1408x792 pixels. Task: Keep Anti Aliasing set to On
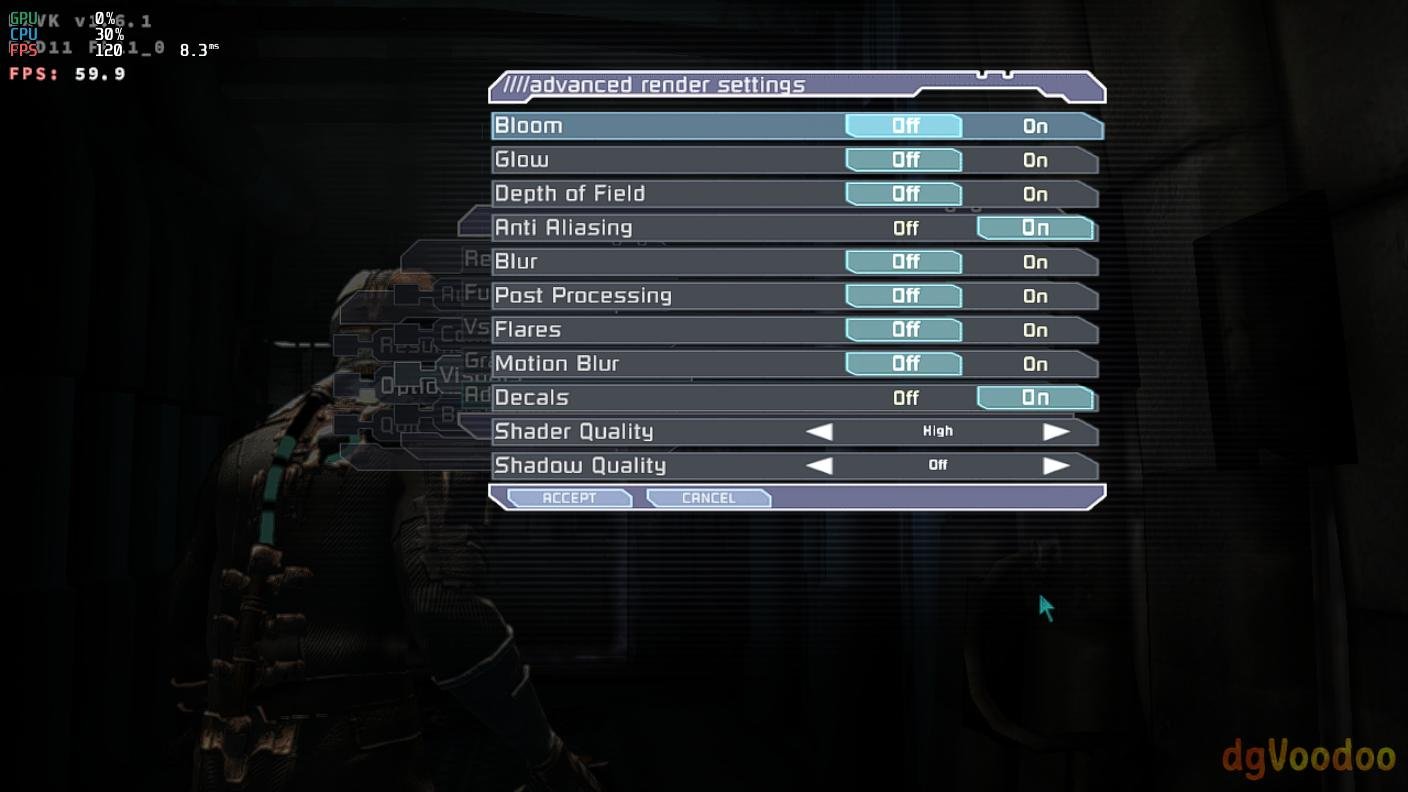point(1035,228)
